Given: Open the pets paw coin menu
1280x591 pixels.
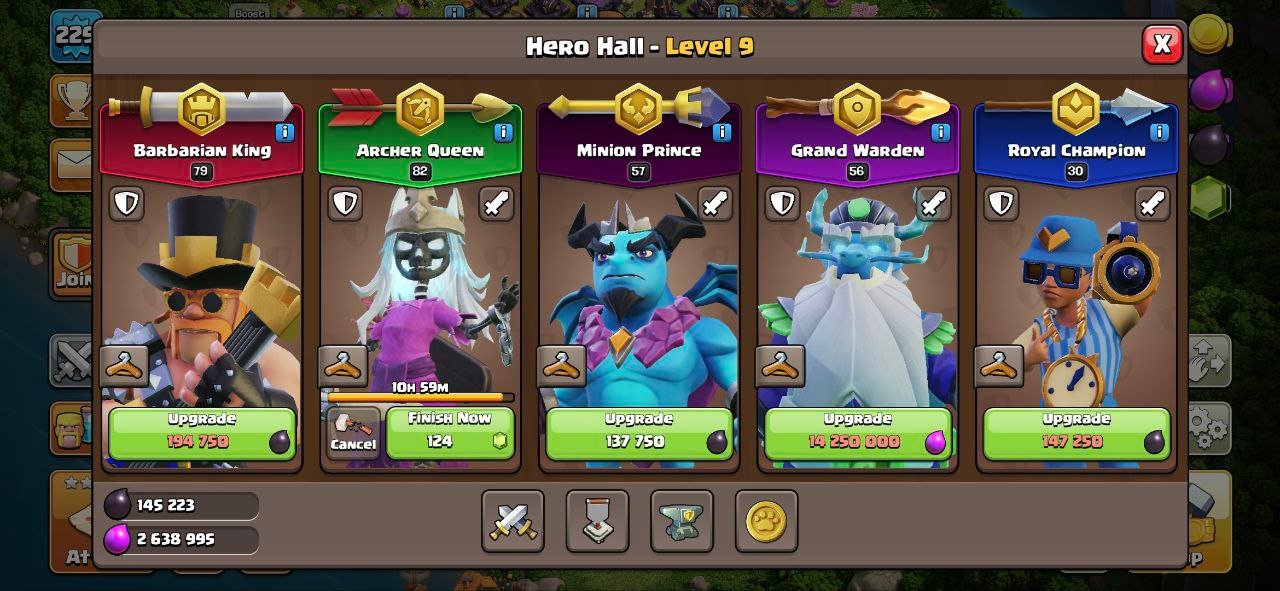Looking at the screenshot, I should point(766,521).
